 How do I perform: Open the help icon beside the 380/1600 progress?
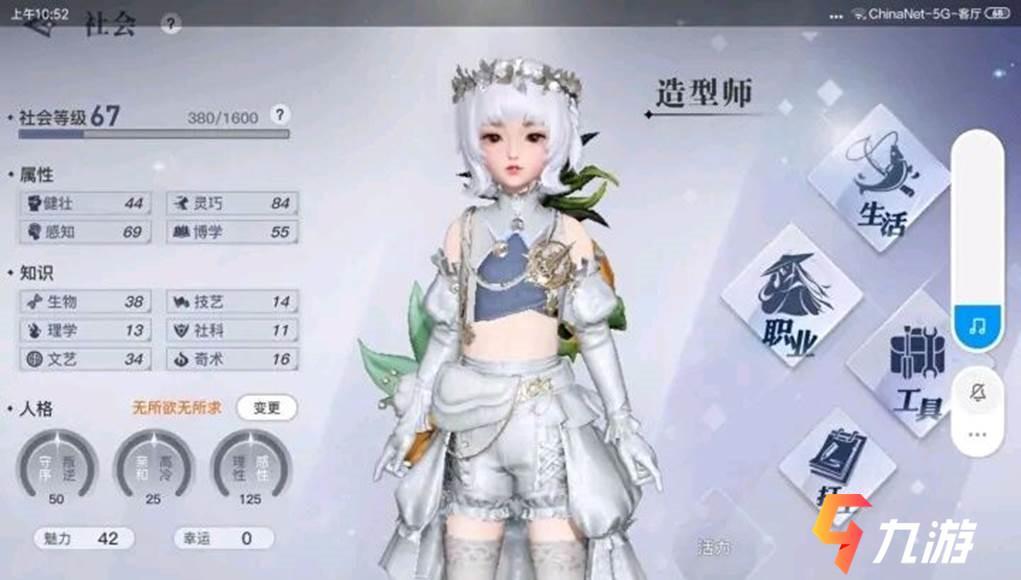280,115
